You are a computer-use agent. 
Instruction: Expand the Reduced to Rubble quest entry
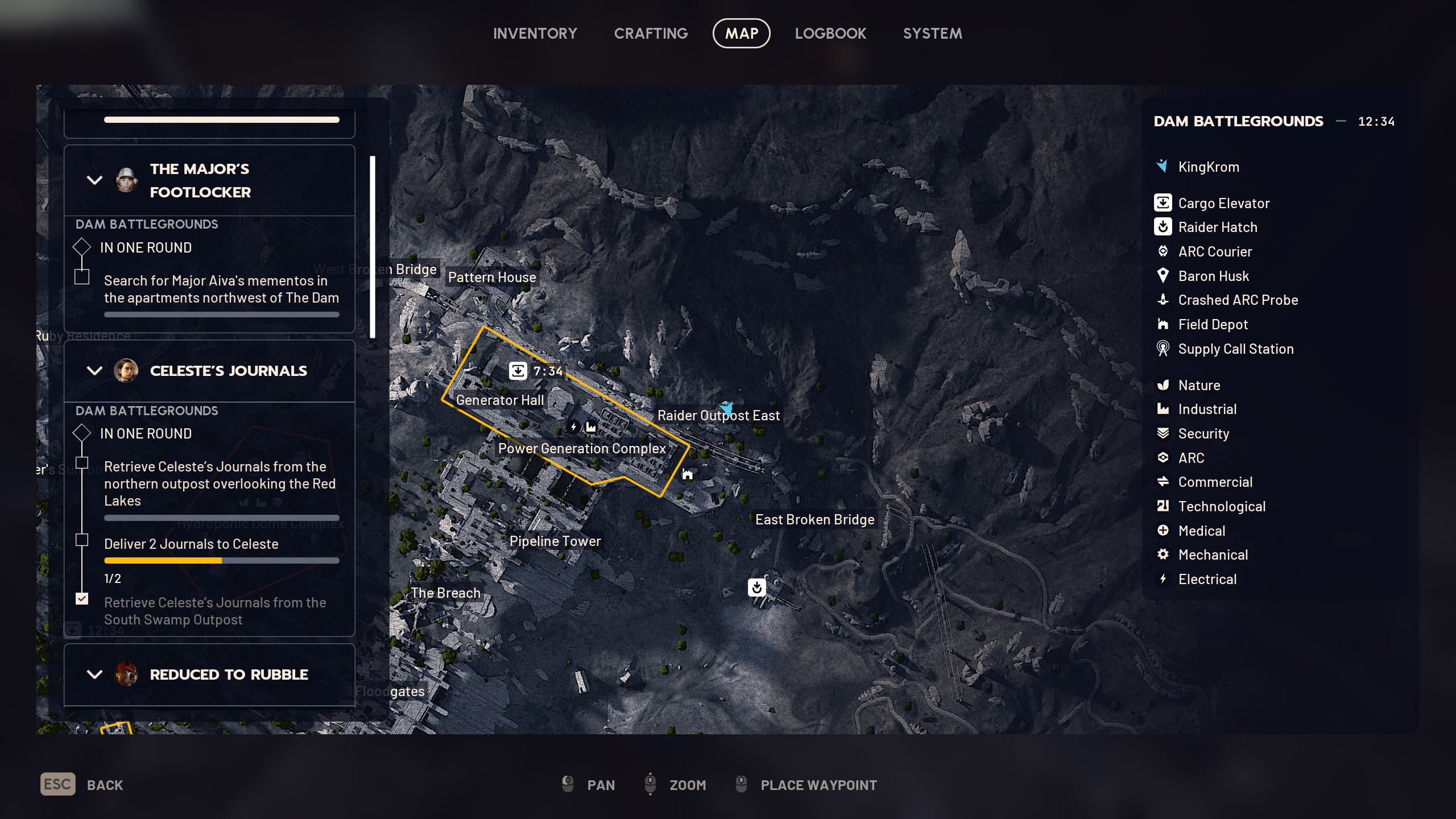pos(94,675)
